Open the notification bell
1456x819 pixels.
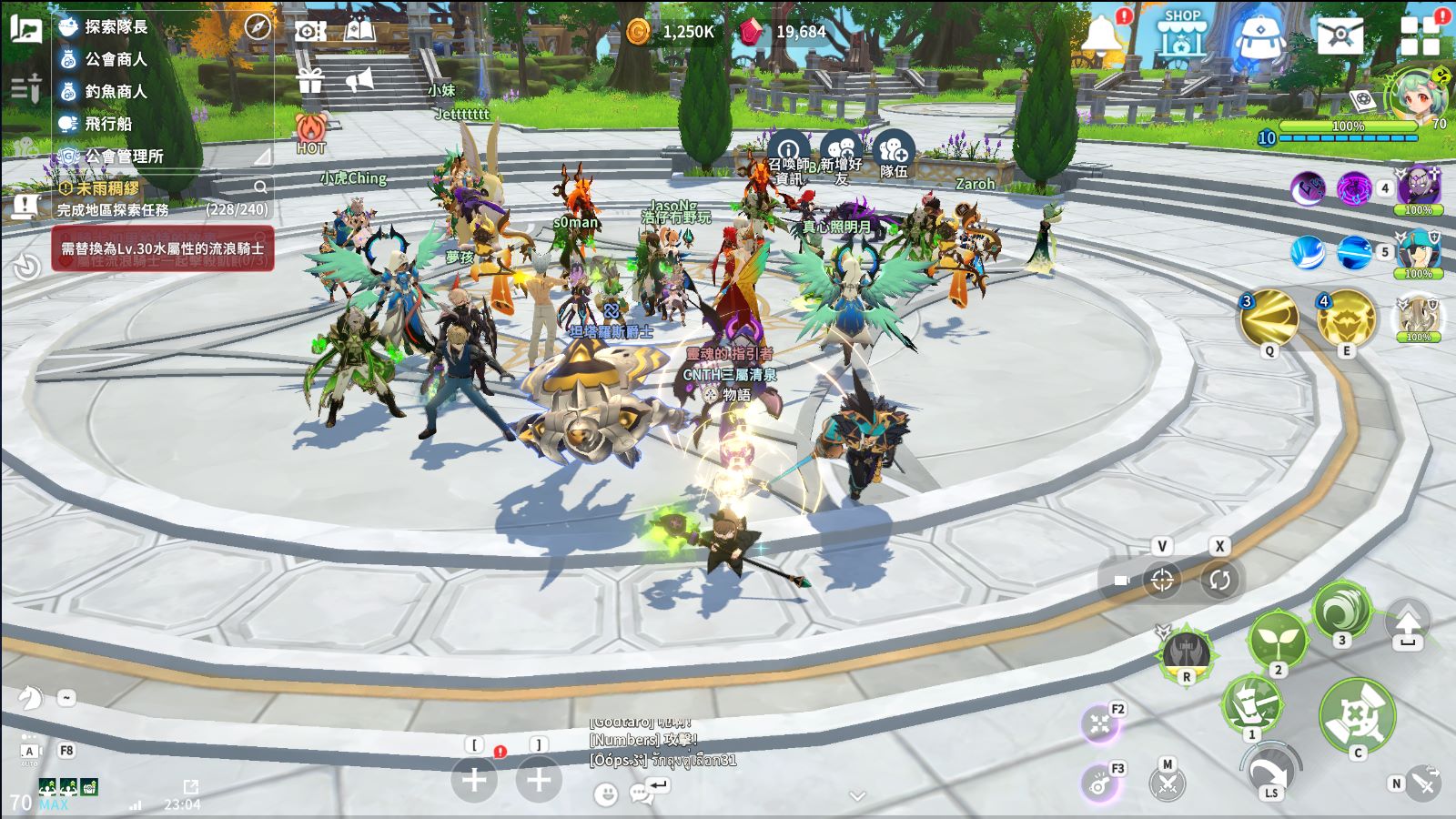click(x=1101, y=35)
